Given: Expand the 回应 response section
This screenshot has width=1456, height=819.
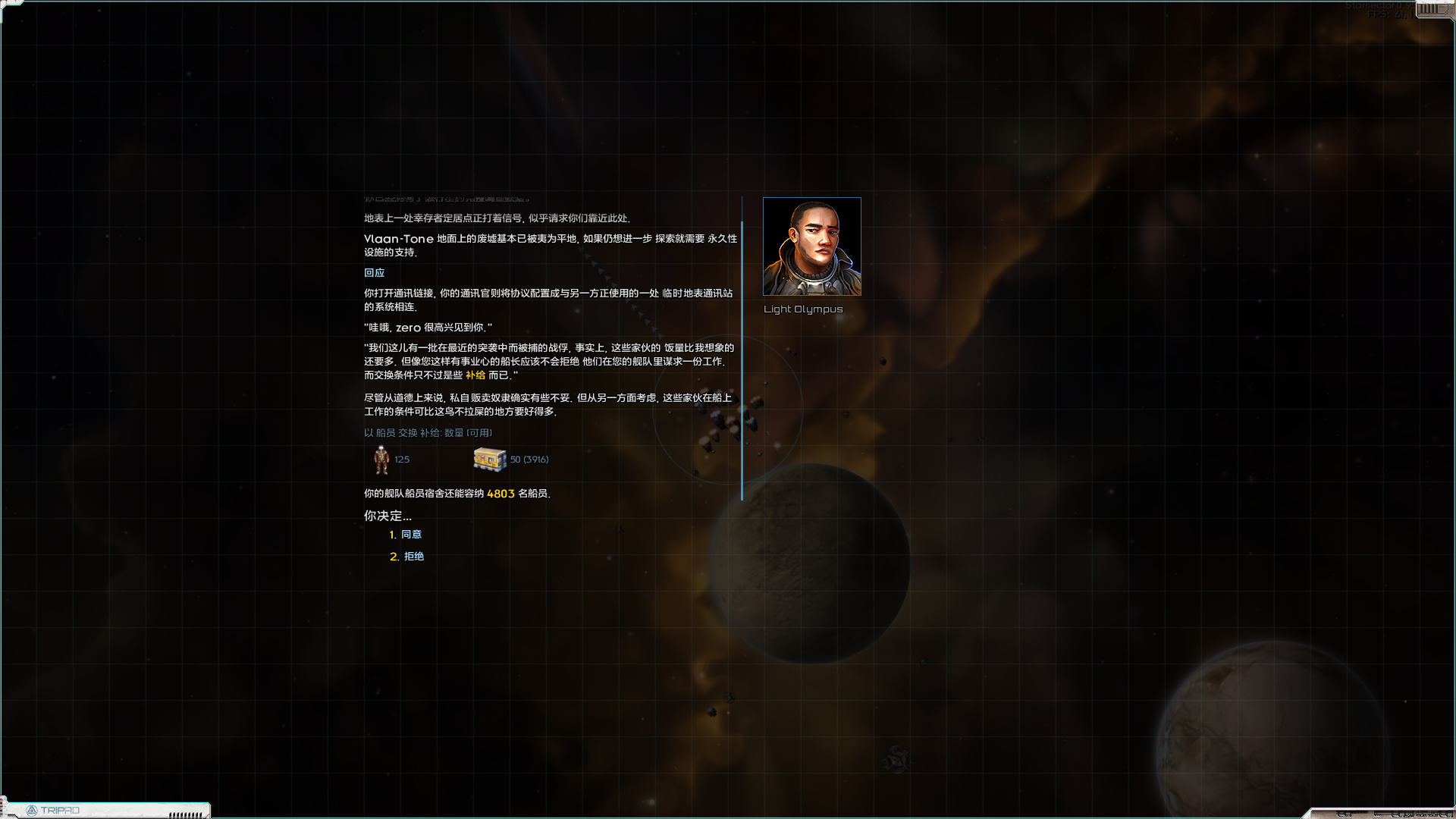Looking at the screenshot, I should click(375, 272).
